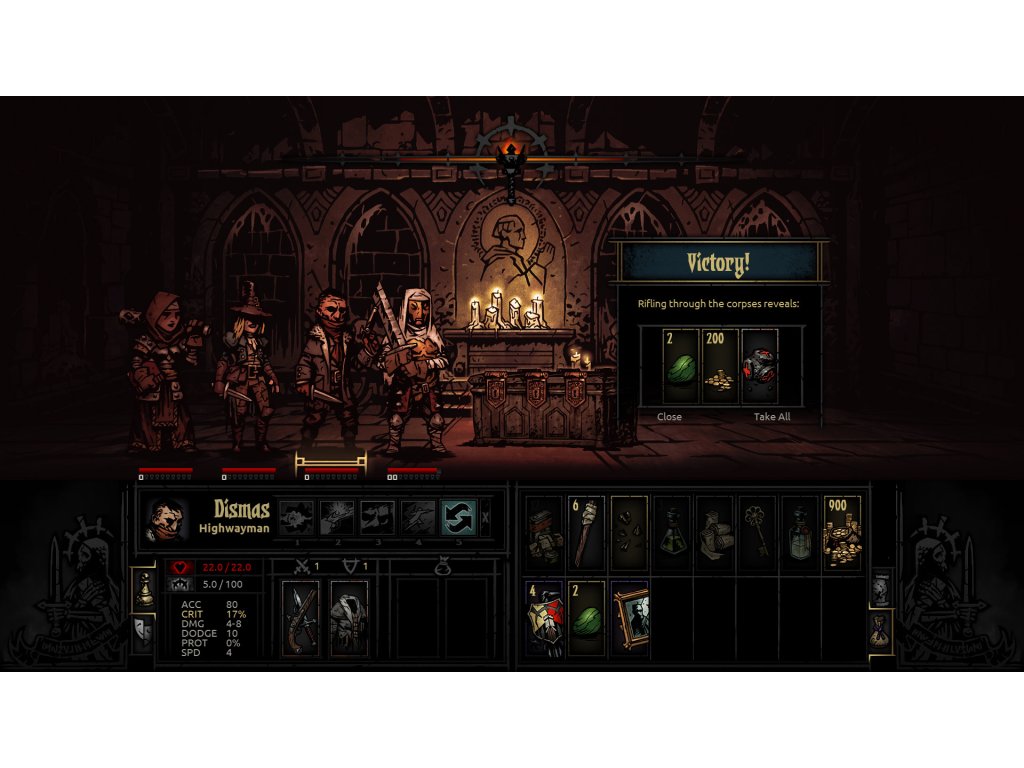Select the bandage rolls in inventory
The height and width of the screenshot is (768, 1024).
coord(714,533)
